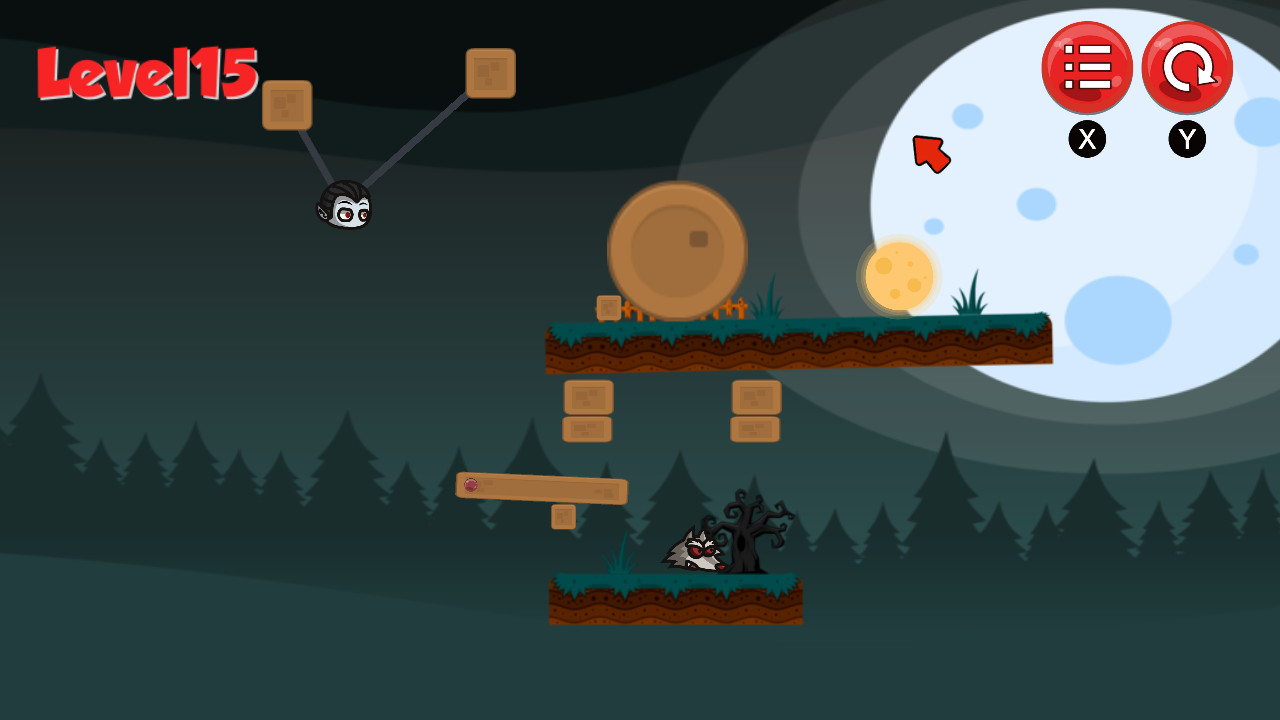Click the small crate under the plank
The image size is (1280, 720).
click(563, 517)
